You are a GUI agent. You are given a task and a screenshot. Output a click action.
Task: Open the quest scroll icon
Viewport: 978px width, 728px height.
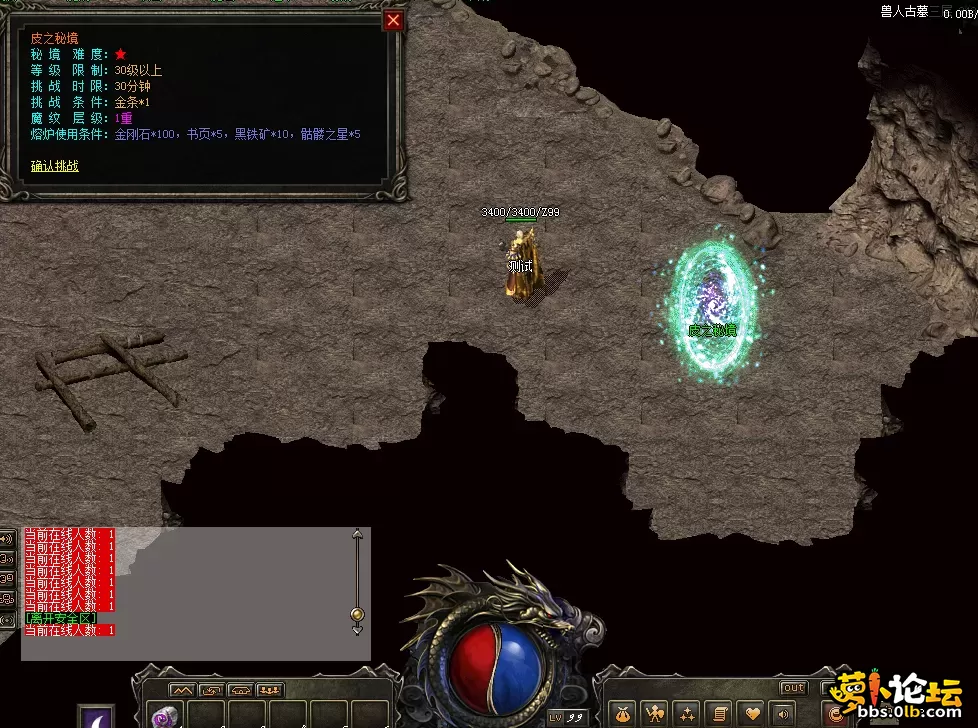point(717,713)
